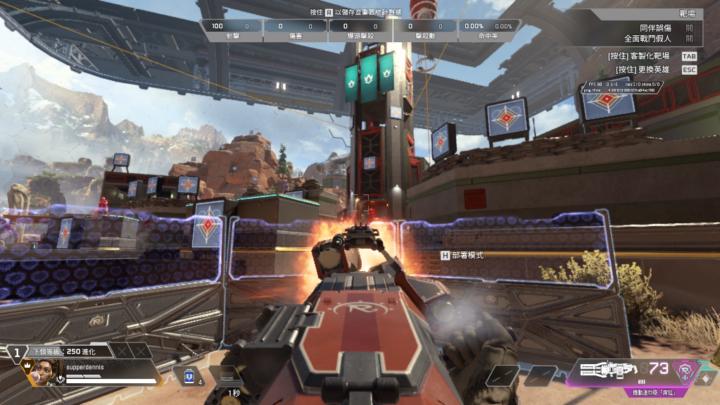This screenshot has width=720, height=405.
Task: Choose the change legend option
Action: click(649, 70)
